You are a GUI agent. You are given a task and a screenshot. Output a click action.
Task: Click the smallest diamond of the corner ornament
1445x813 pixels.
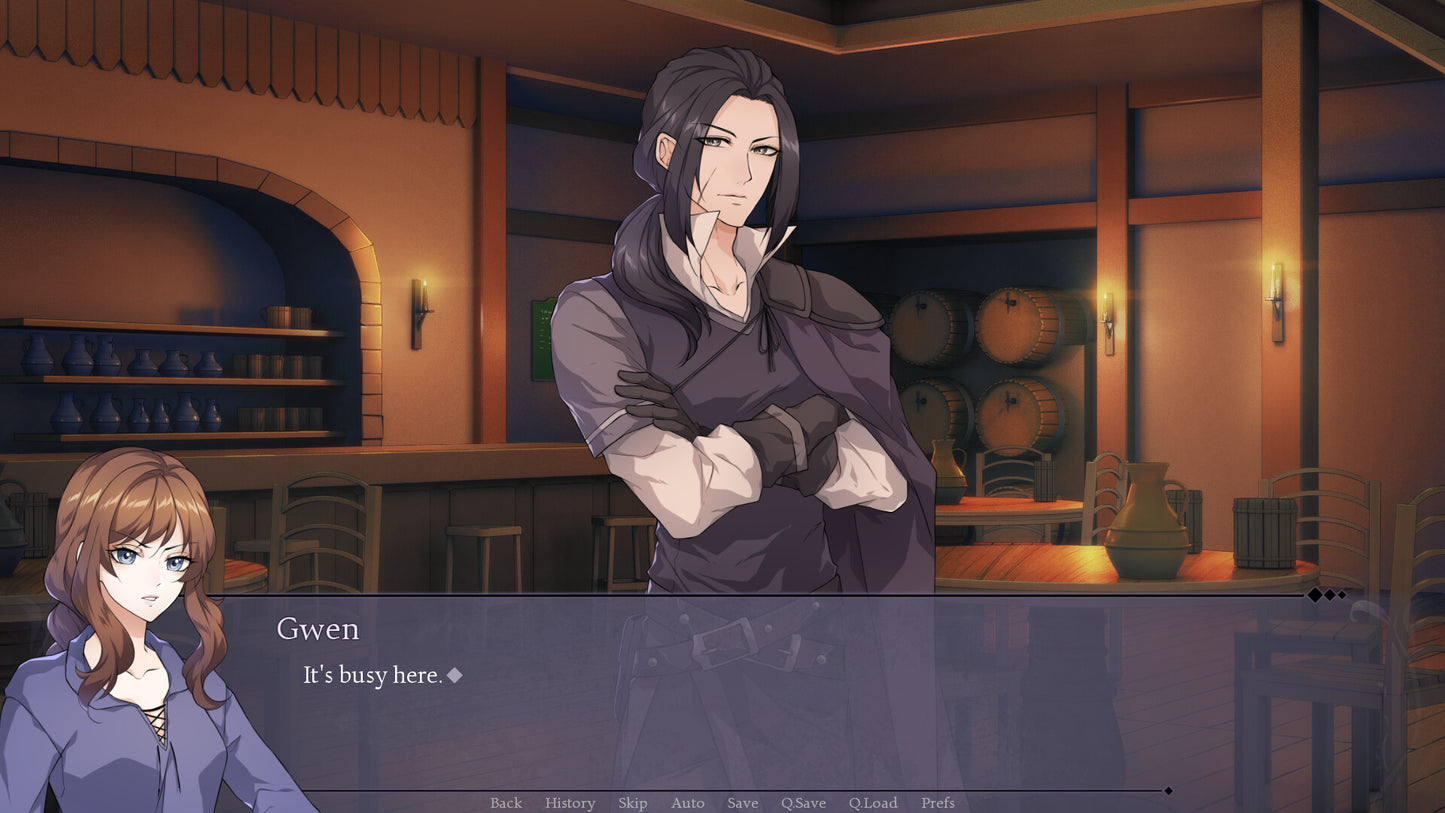(1343, 595)
